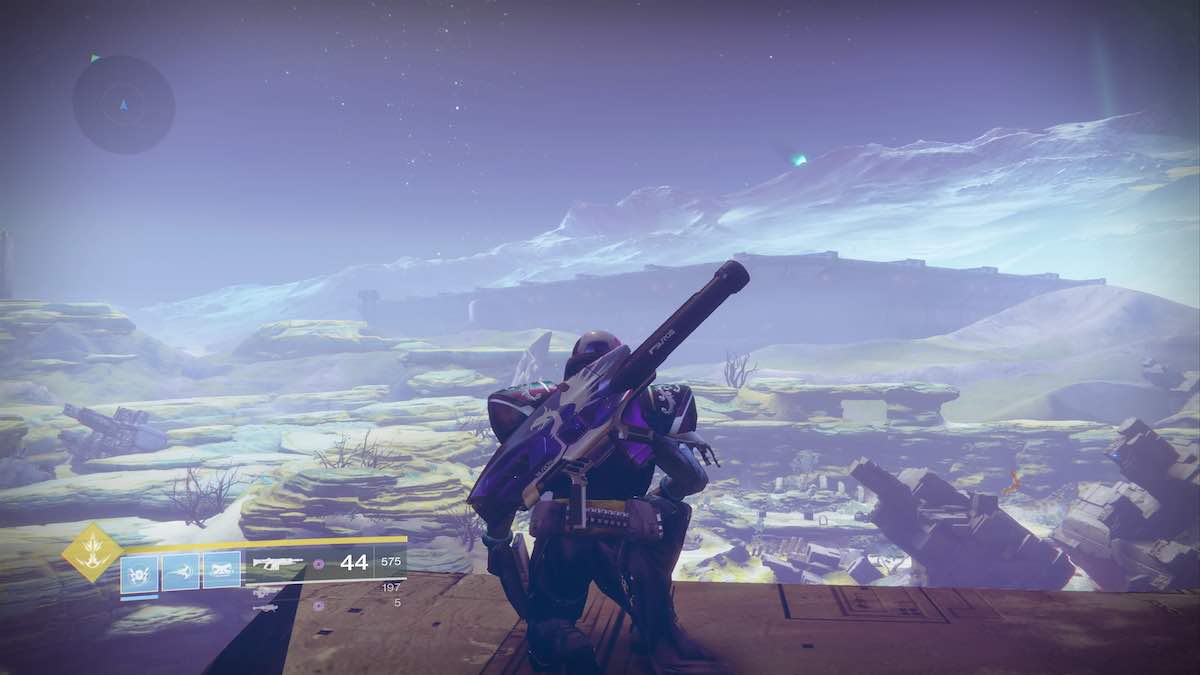Click the circular radar tracker

(x=123, y=104)
